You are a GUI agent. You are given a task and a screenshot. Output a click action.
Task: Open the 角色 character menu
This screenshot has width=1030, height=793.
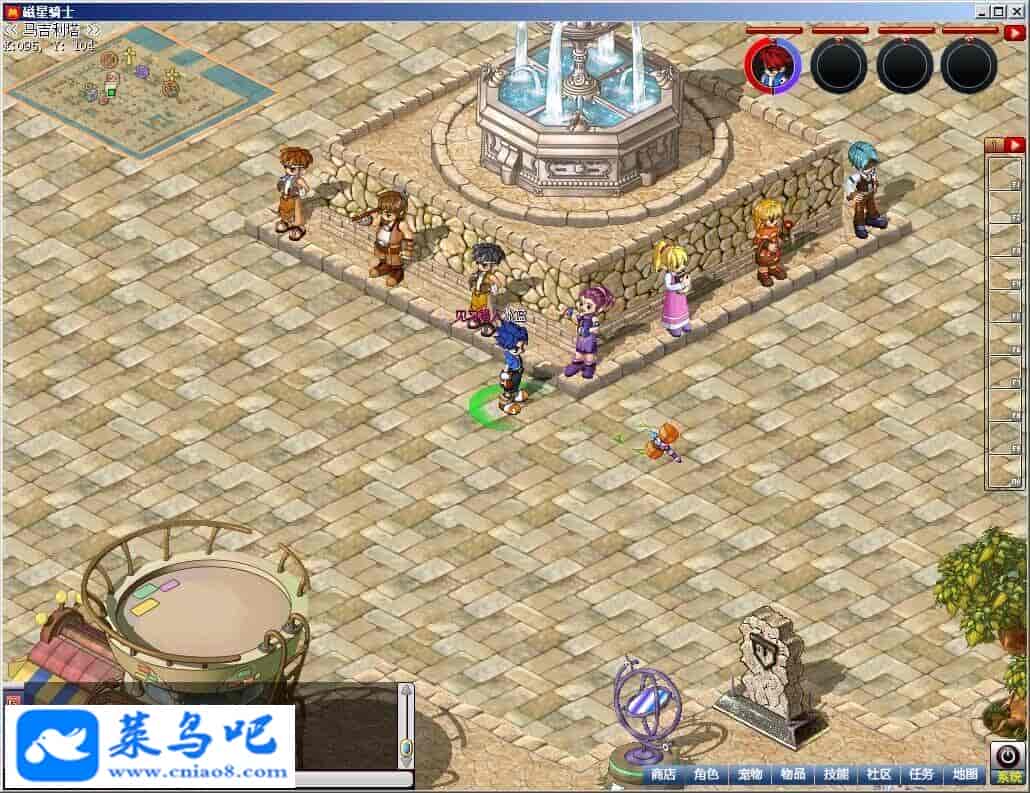pyautogui.click(x=706, y=774)
